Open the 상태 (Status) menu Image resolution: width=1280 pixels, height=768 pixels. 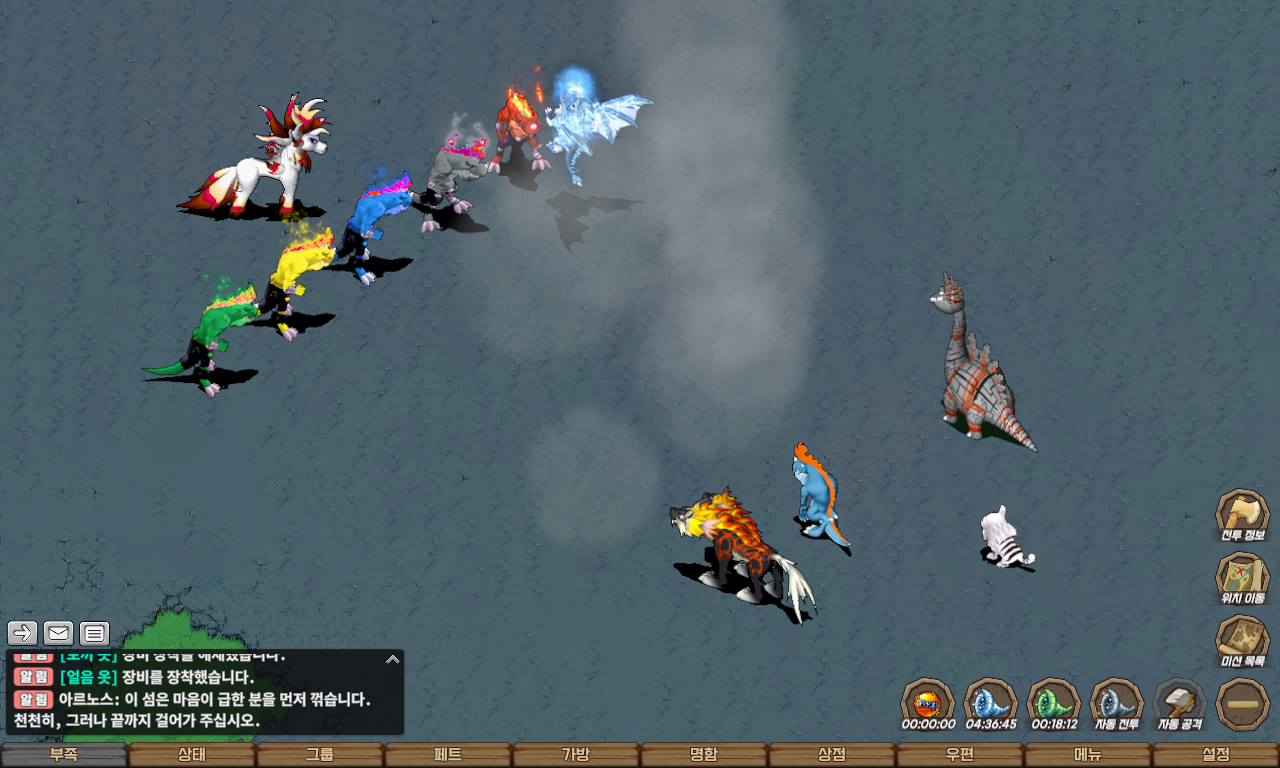[x=192, y=755]
